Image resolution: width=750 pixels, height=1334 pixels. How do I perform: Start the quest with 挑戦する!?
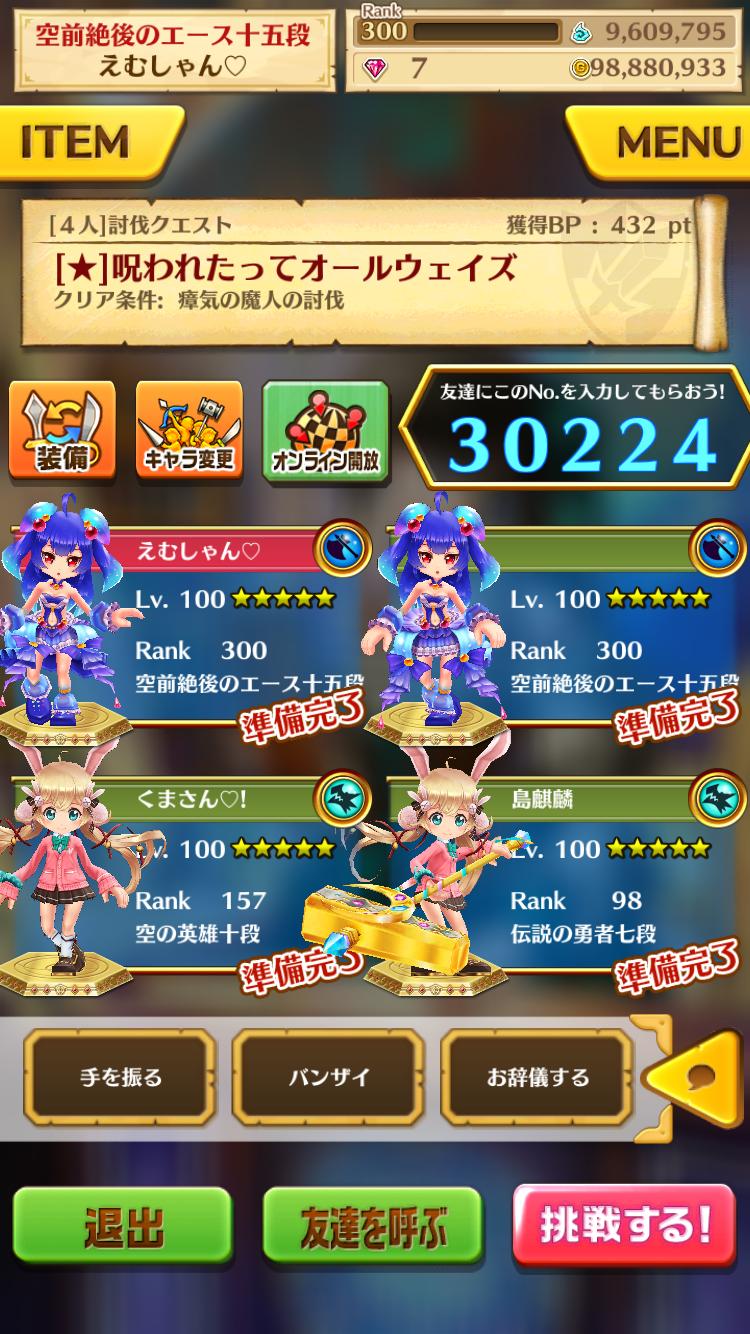pos(624,1225)
